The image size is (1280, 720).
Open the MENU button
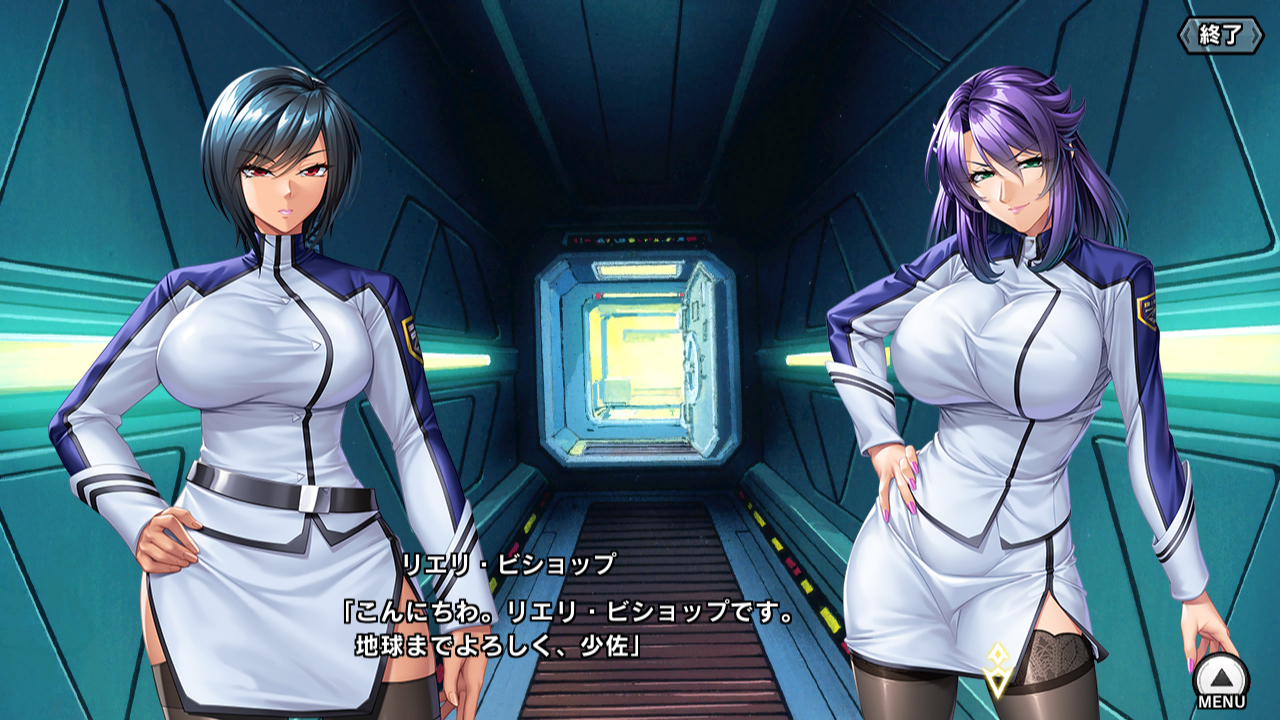click(x=1221, y=680)
